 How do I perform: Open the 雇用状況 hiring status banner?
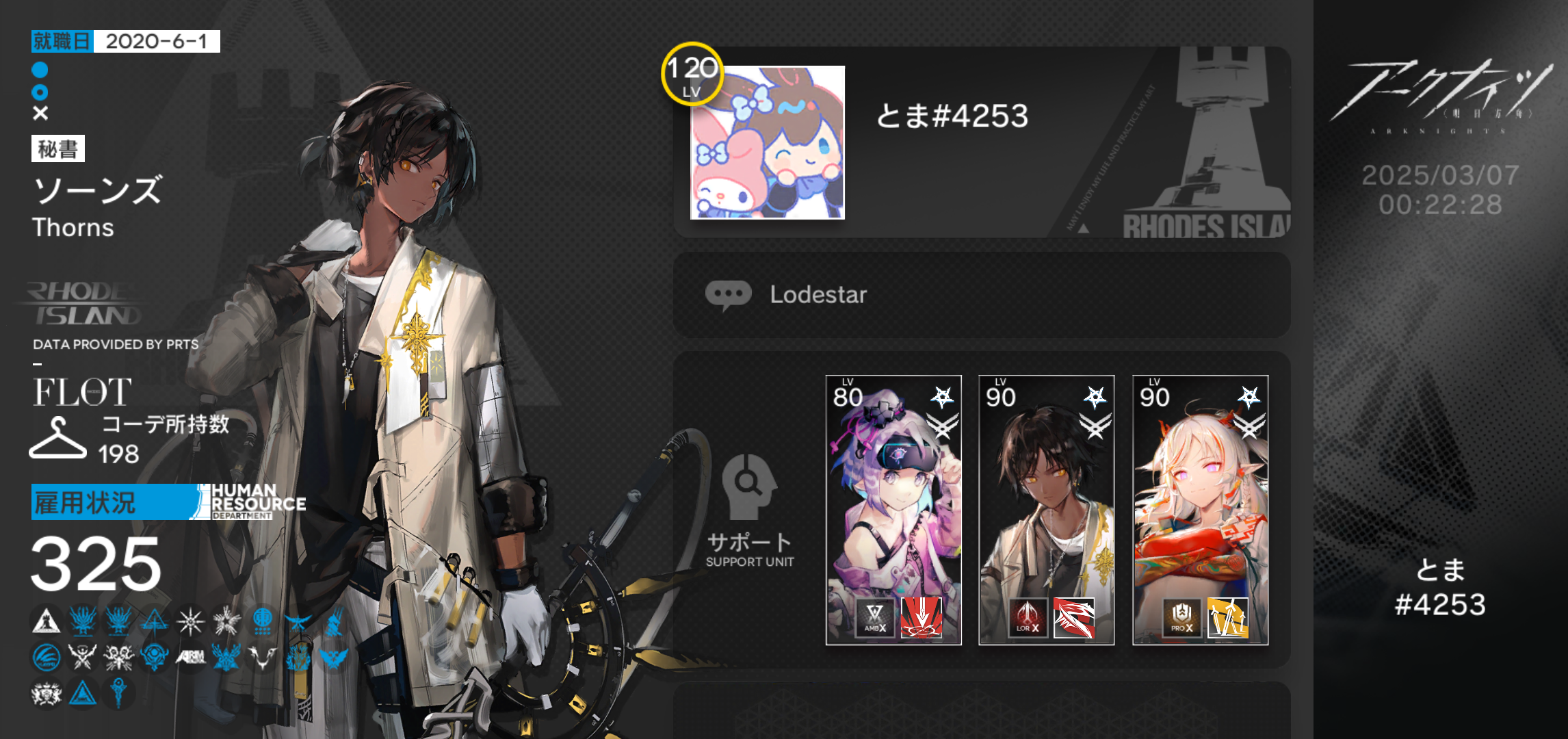click(116, 502)
